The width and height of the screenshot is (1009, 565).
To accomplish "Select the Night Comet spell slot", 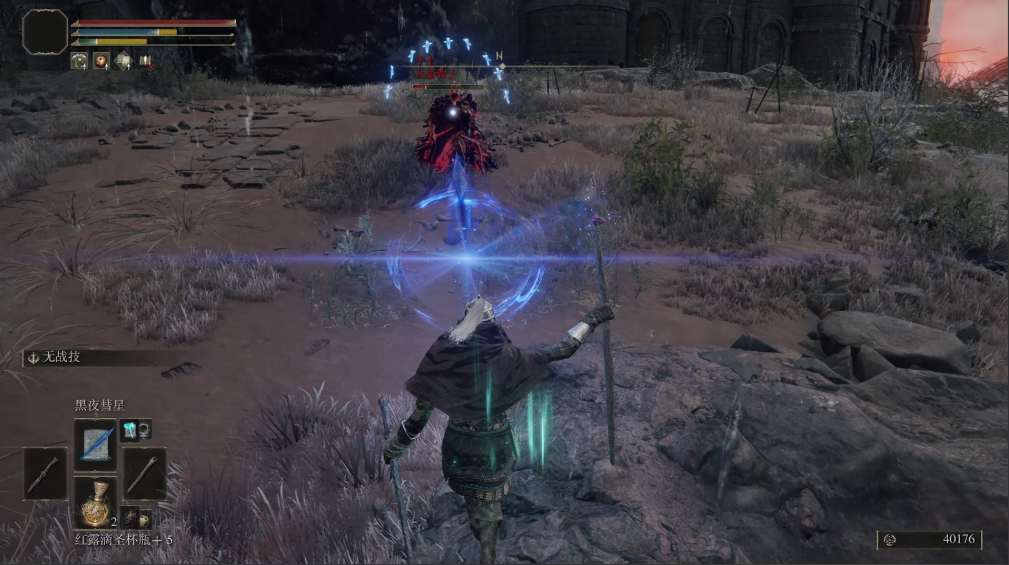I will click(95, 440).
